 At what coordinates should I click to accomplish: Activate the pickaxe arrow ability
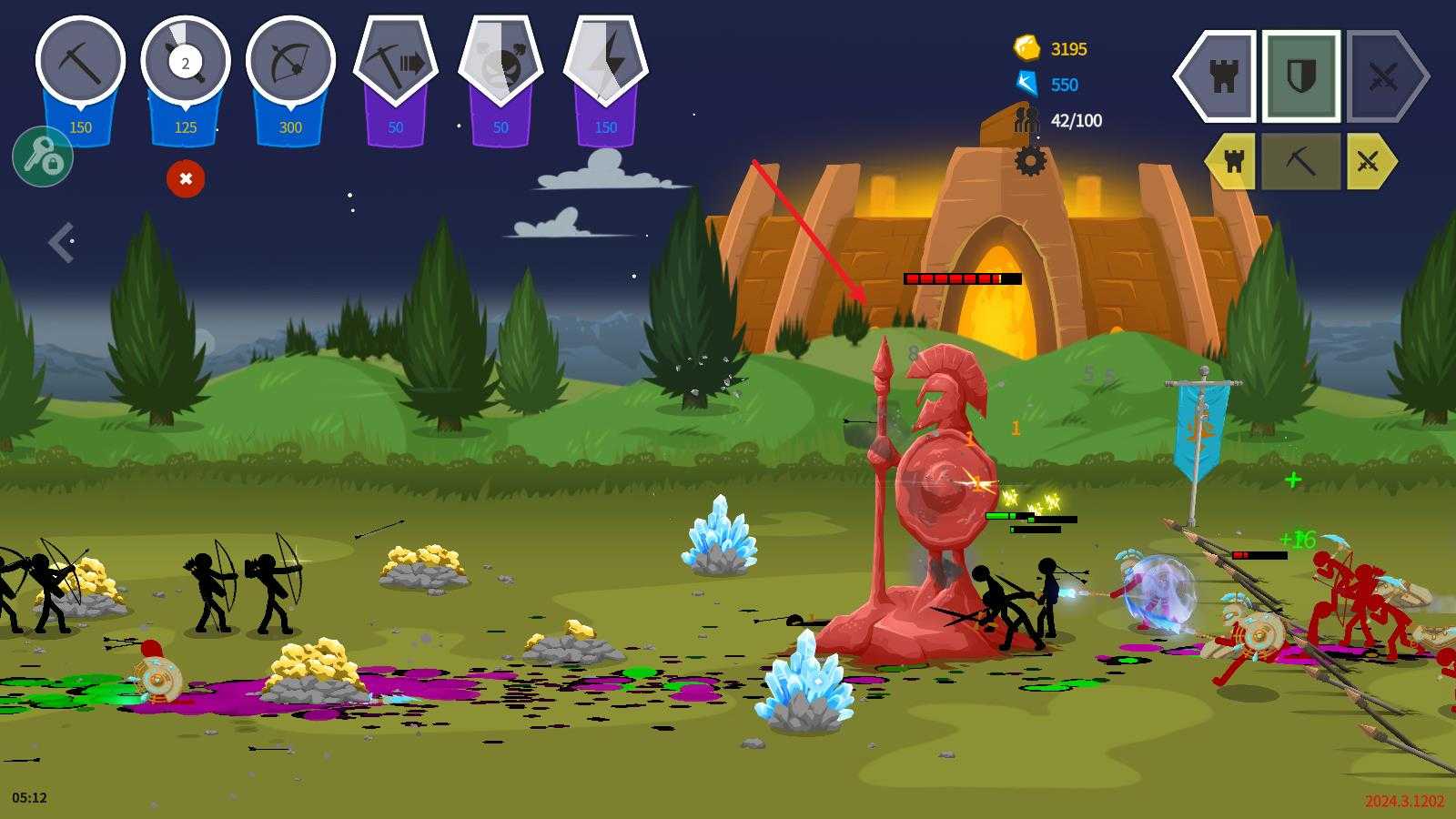click(x=396, y=64)
